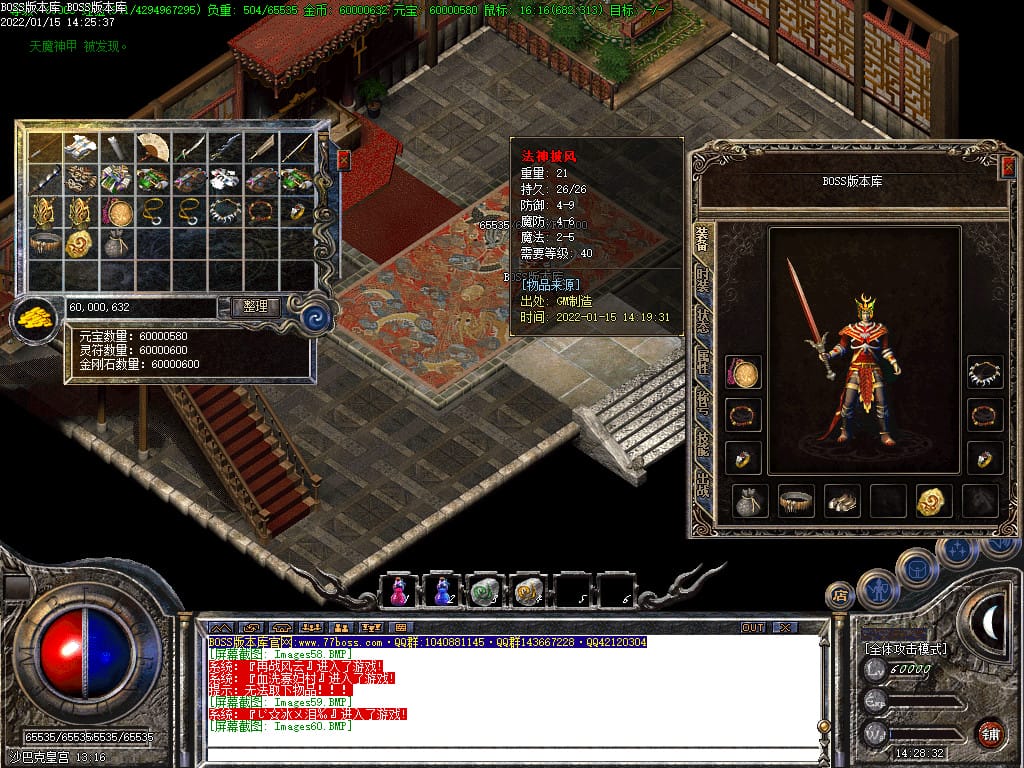Open the 店 shop round button

840,595
